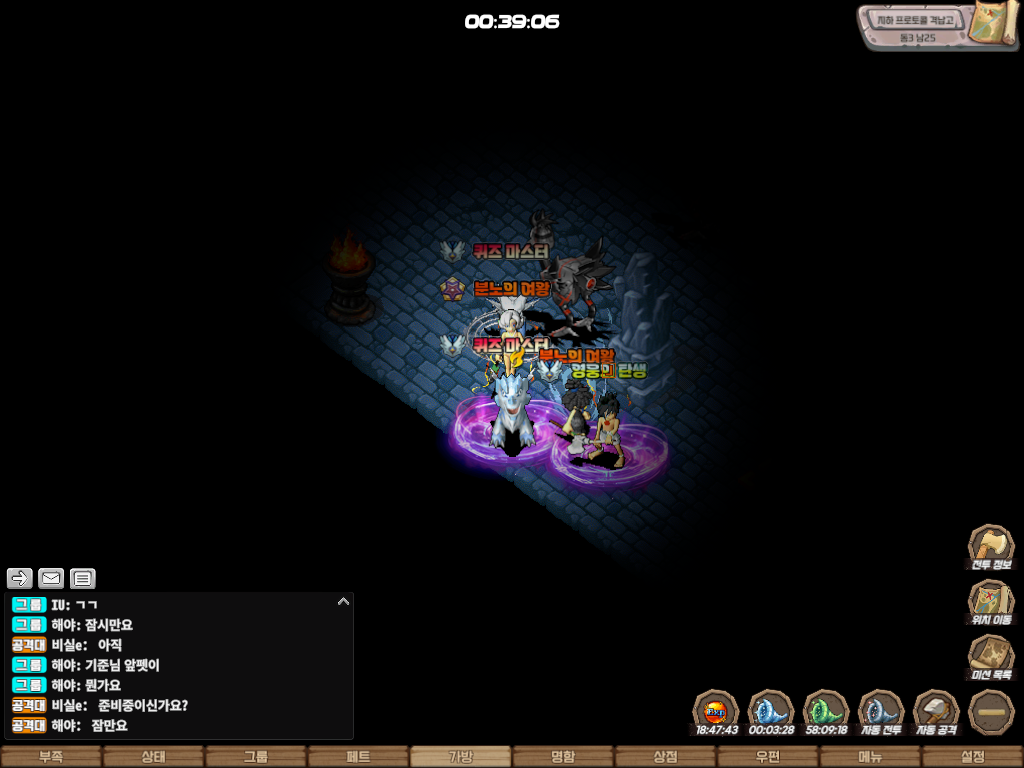This screenshot has height=768, width=1024.
Task: Select the 그룹 tab in the bottom bar
Action: coord(256,757)
